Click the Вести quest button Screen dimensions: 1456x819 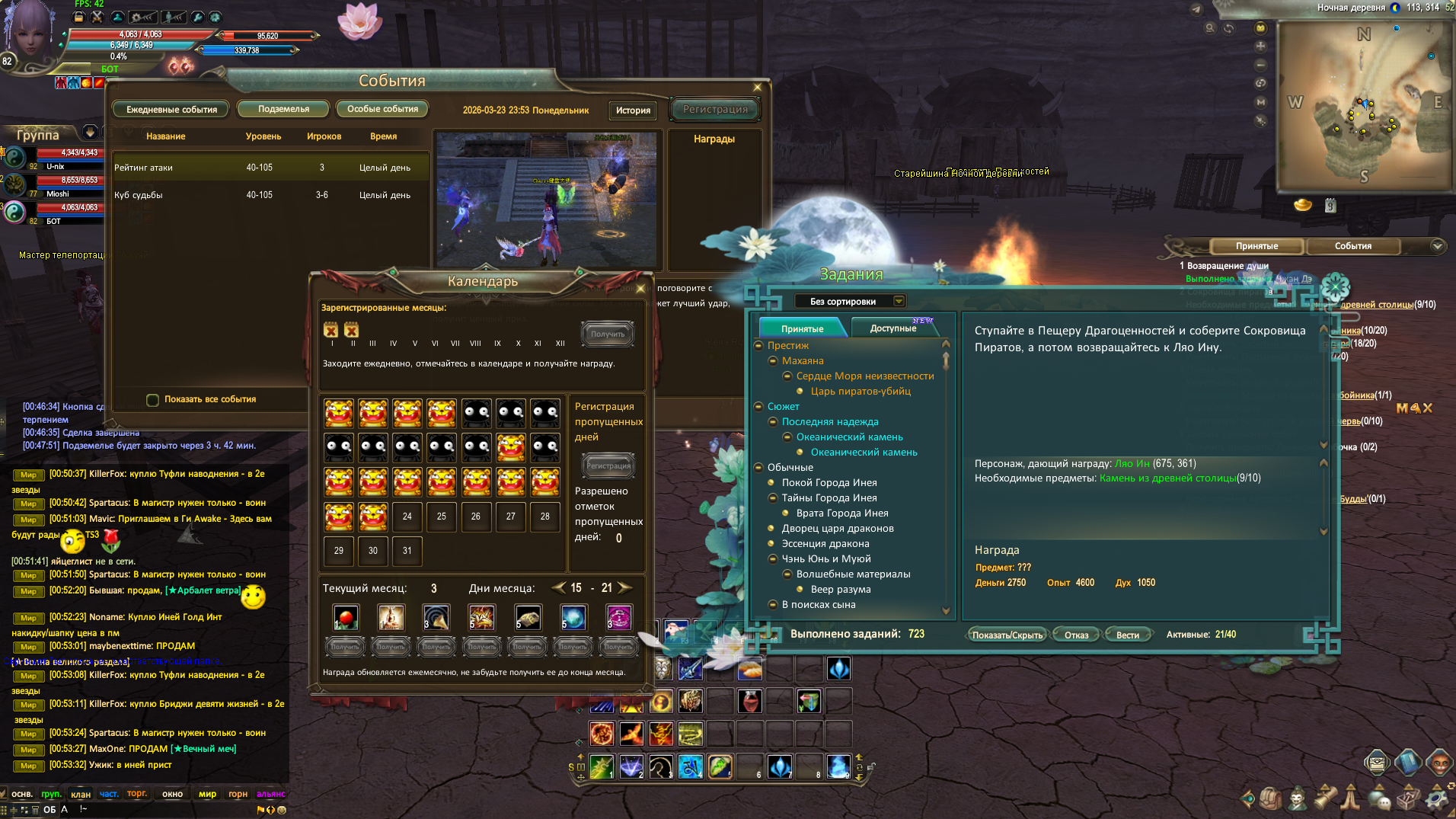point(1127,635)
